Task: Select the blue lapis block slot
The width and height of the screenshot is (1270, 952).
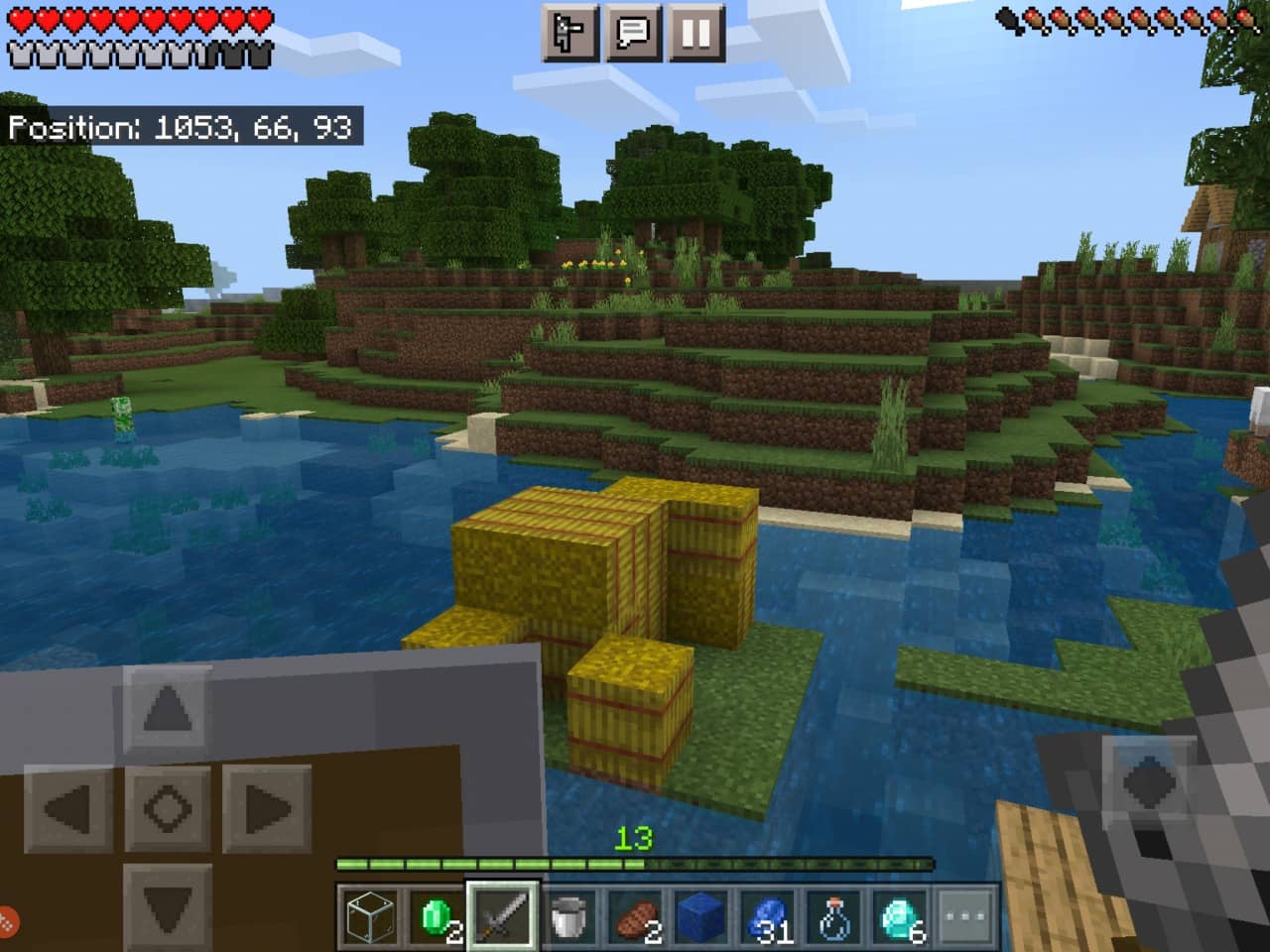Action: [702, 915]
